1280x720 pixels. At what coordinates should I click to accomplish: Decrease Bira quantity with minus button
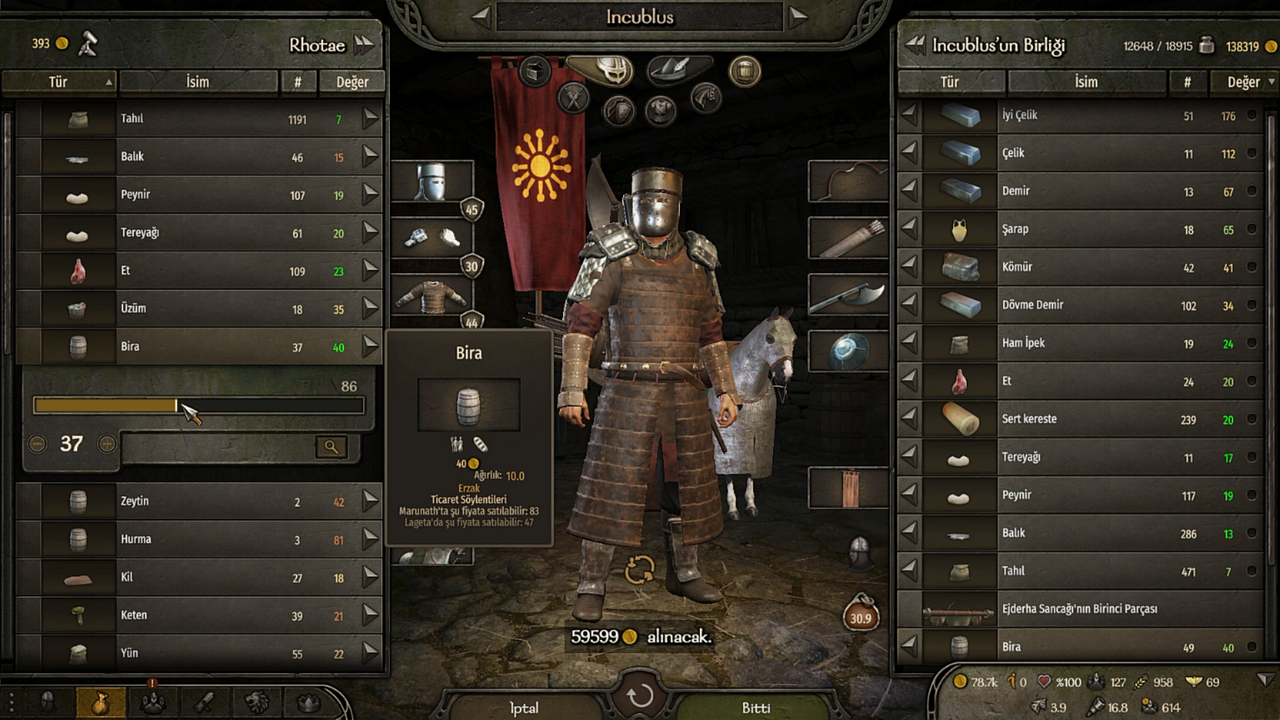click(37, 444)
